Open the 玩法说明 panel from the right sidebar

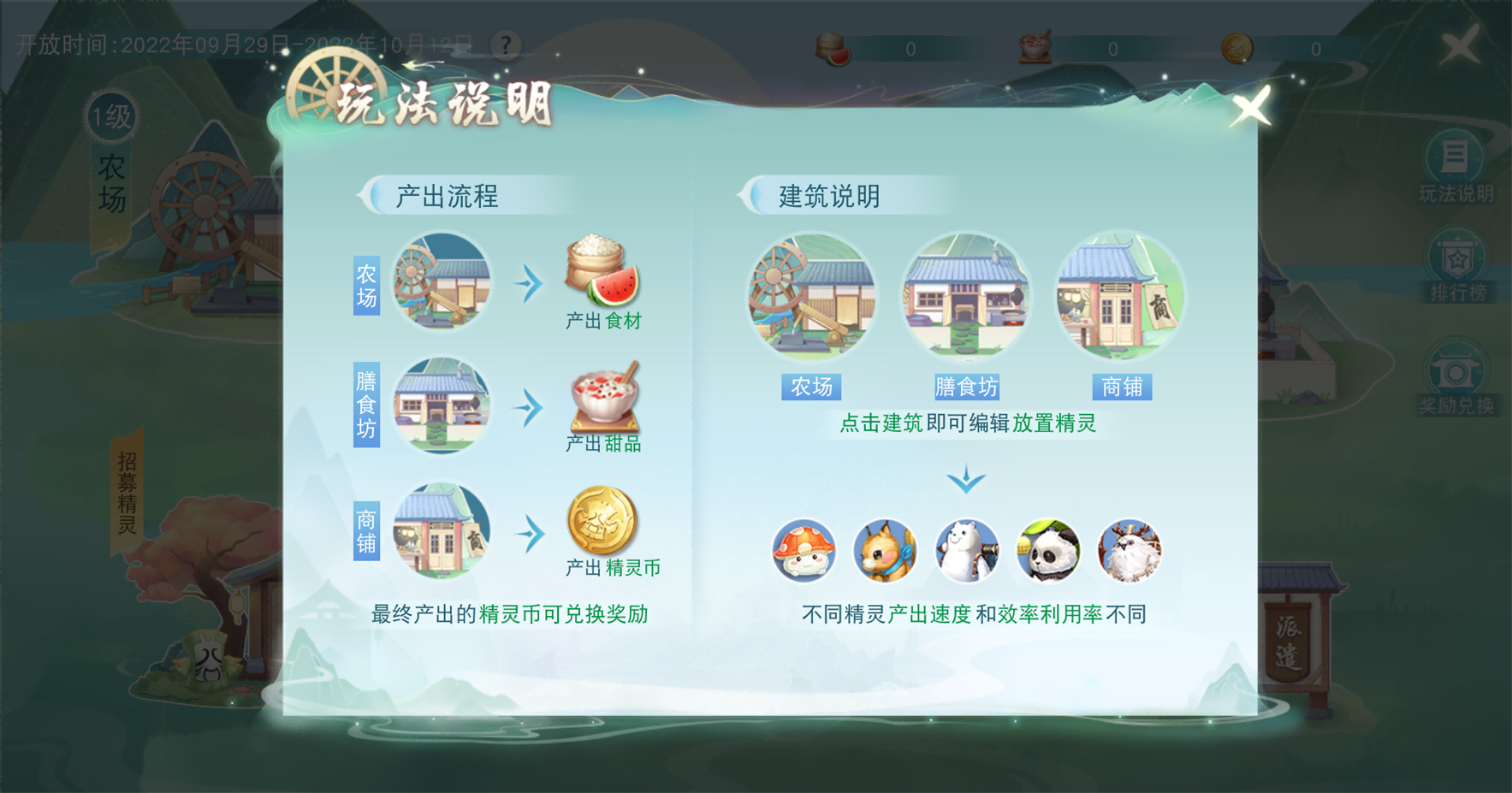[x=1456, y=163]
